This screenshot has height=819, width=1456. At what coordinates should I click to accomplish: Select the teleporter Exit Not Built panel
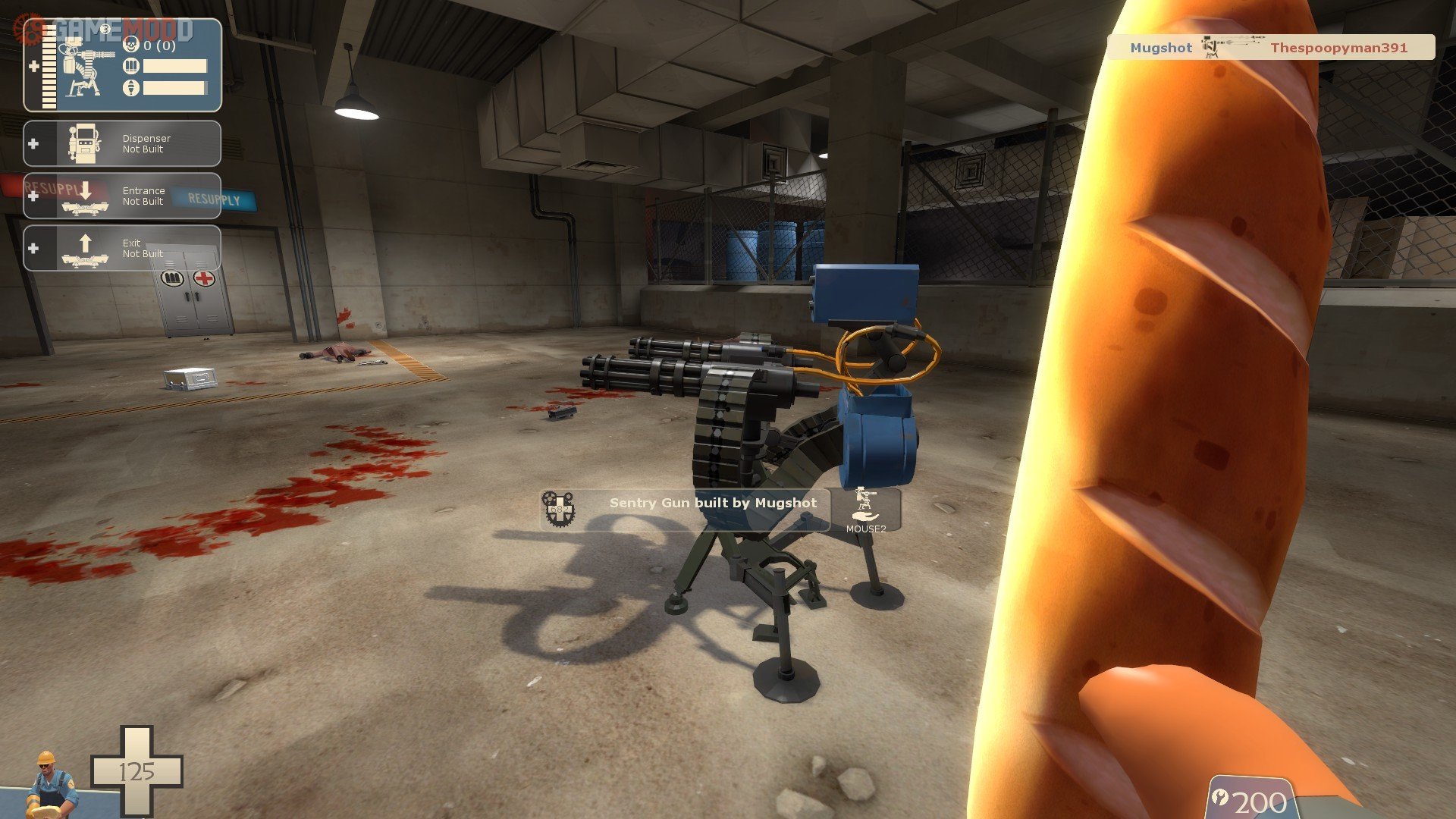[122, 248]
